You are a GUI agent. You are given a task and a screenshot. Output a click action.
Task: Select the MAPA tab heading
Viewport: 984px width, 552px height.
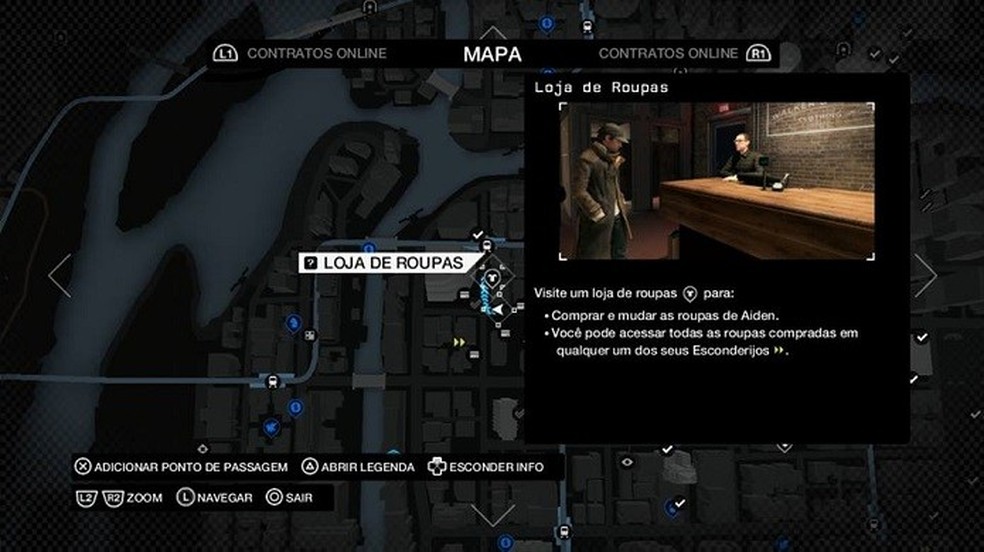pos(492,53)
